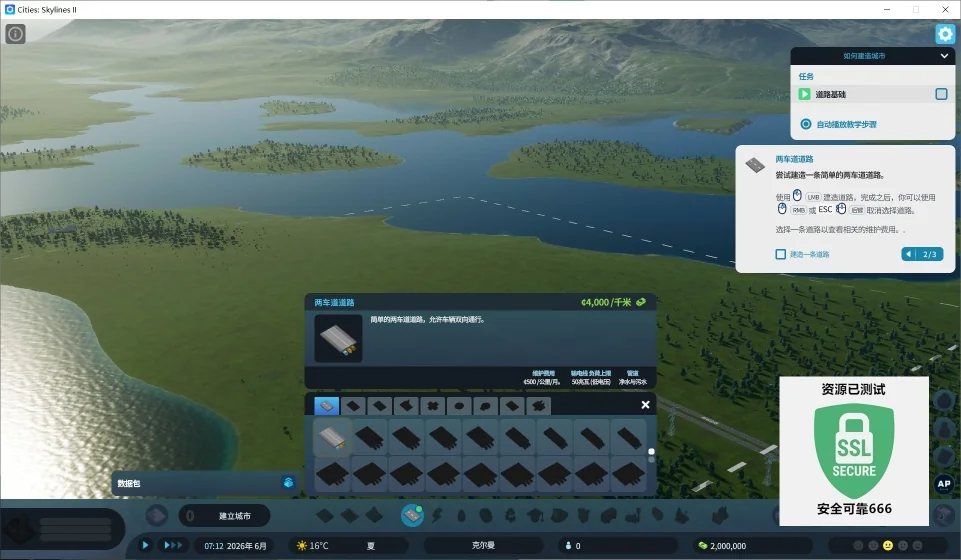The width and height of the screenshot is (961, 560).
Task: Open the roads tool in bottom toolbar
Action: (411, 515)
